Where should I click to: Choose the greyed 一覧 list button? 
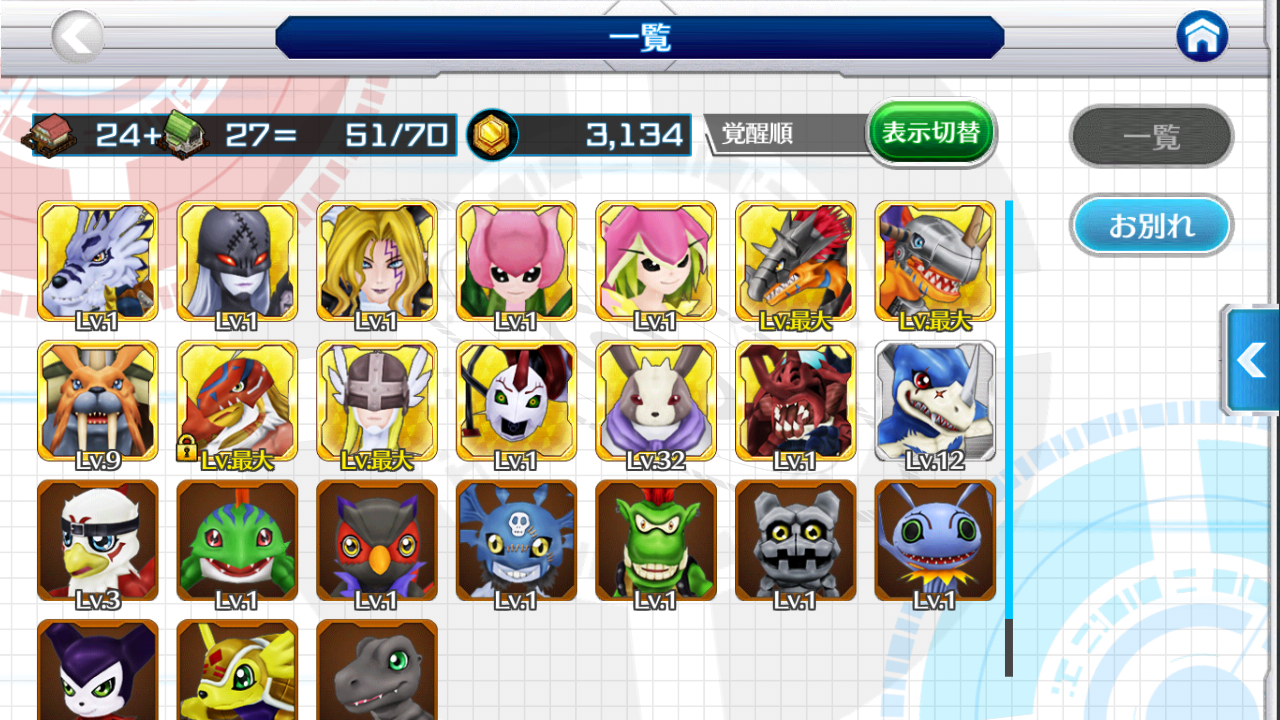[1151, 136]
